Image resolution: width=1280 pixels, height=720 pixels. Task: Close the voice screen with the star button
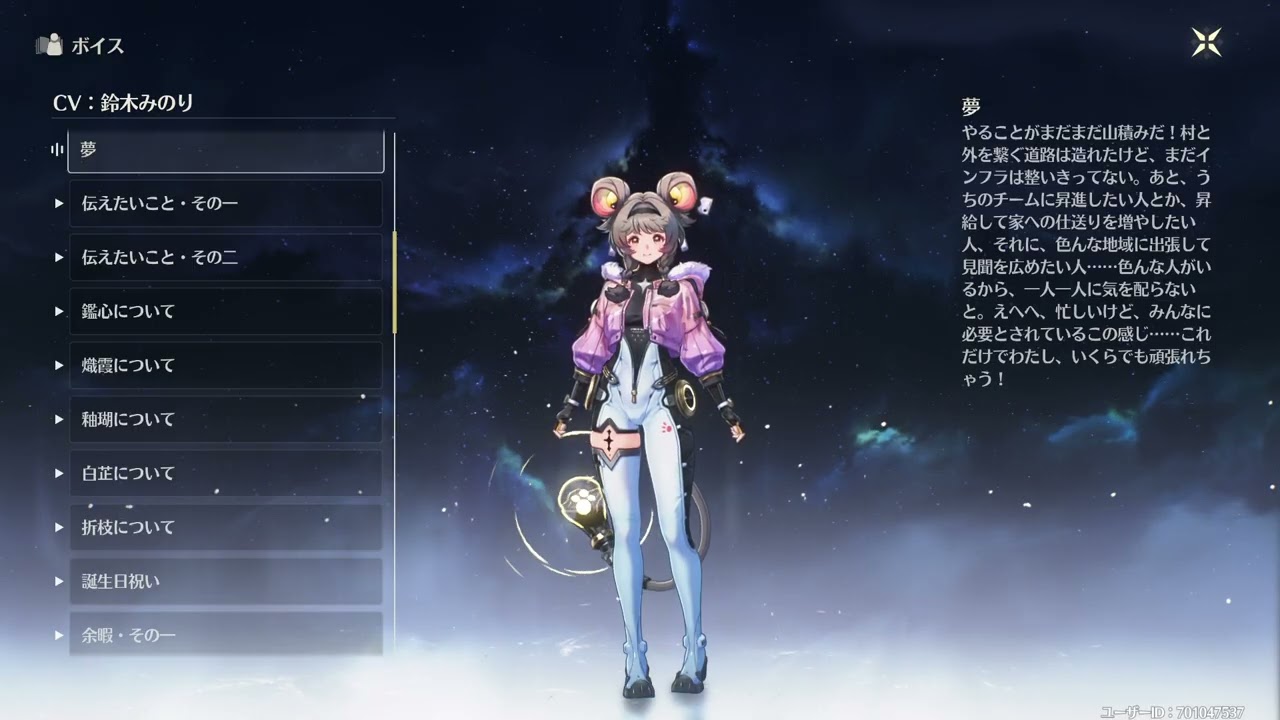pyautogui.click(x=1207, y=42)
